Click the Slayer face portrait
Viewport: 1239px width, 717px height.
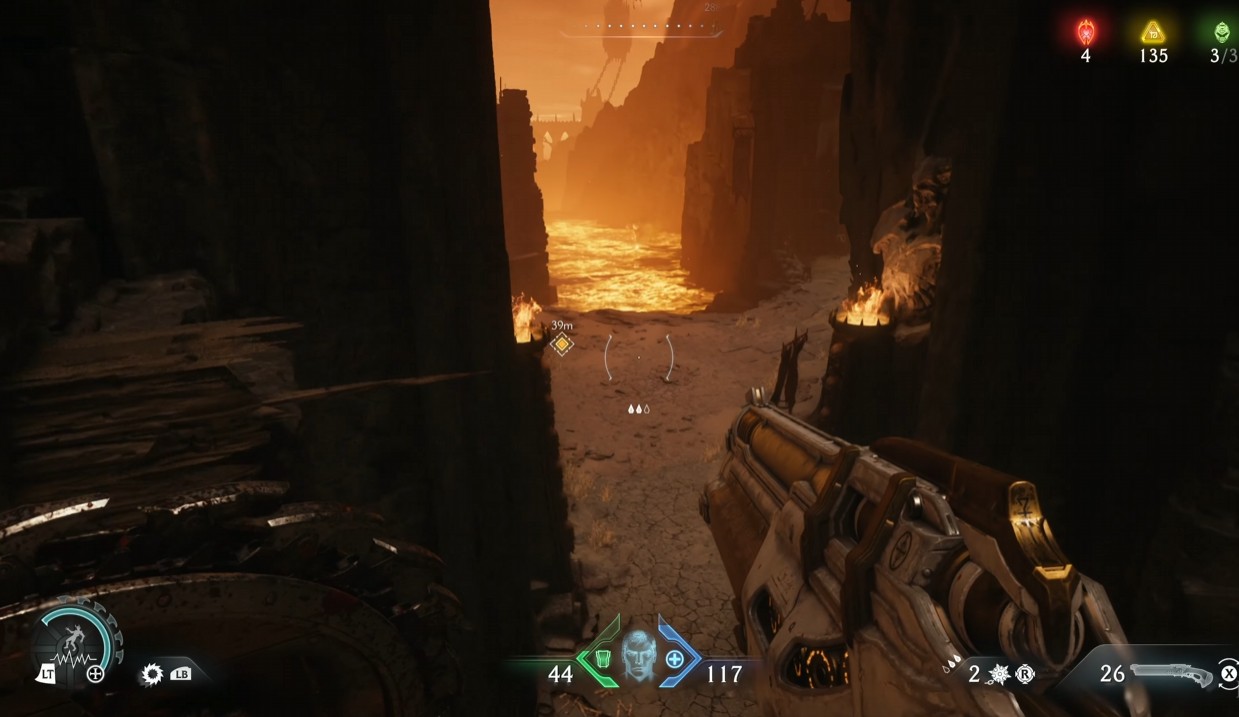pos(637,658)
